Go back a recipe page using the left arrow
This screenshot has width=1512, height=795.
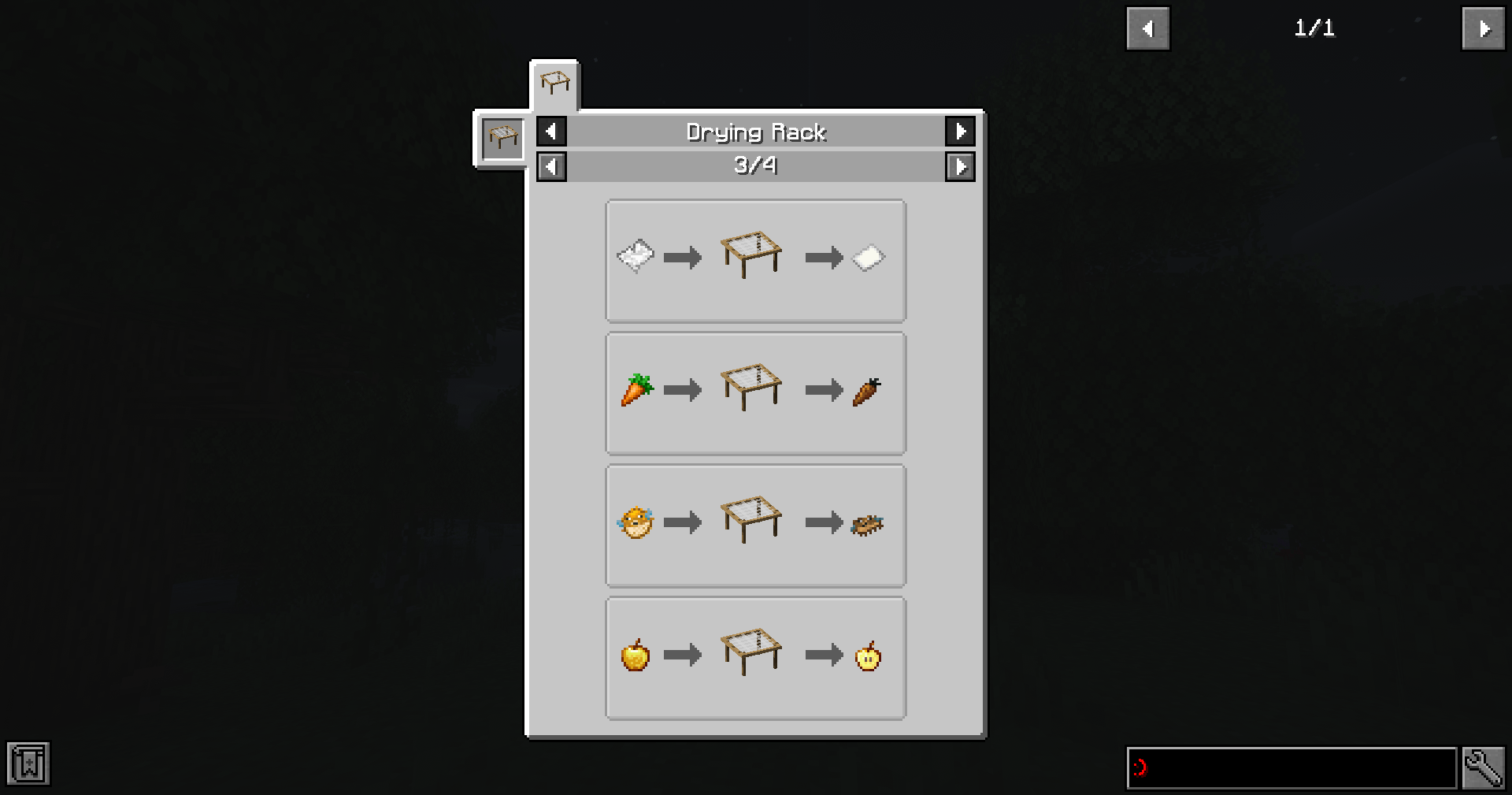pos(550,166)
